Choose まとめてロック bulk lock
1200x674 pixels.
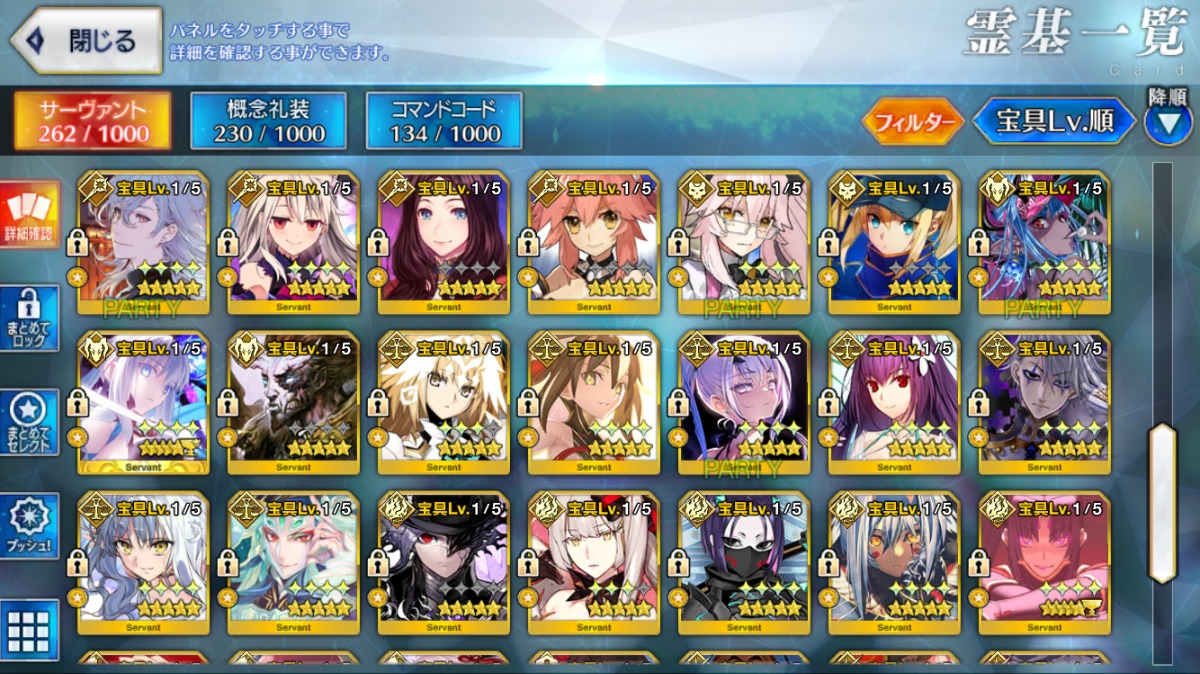pos(29,318)
